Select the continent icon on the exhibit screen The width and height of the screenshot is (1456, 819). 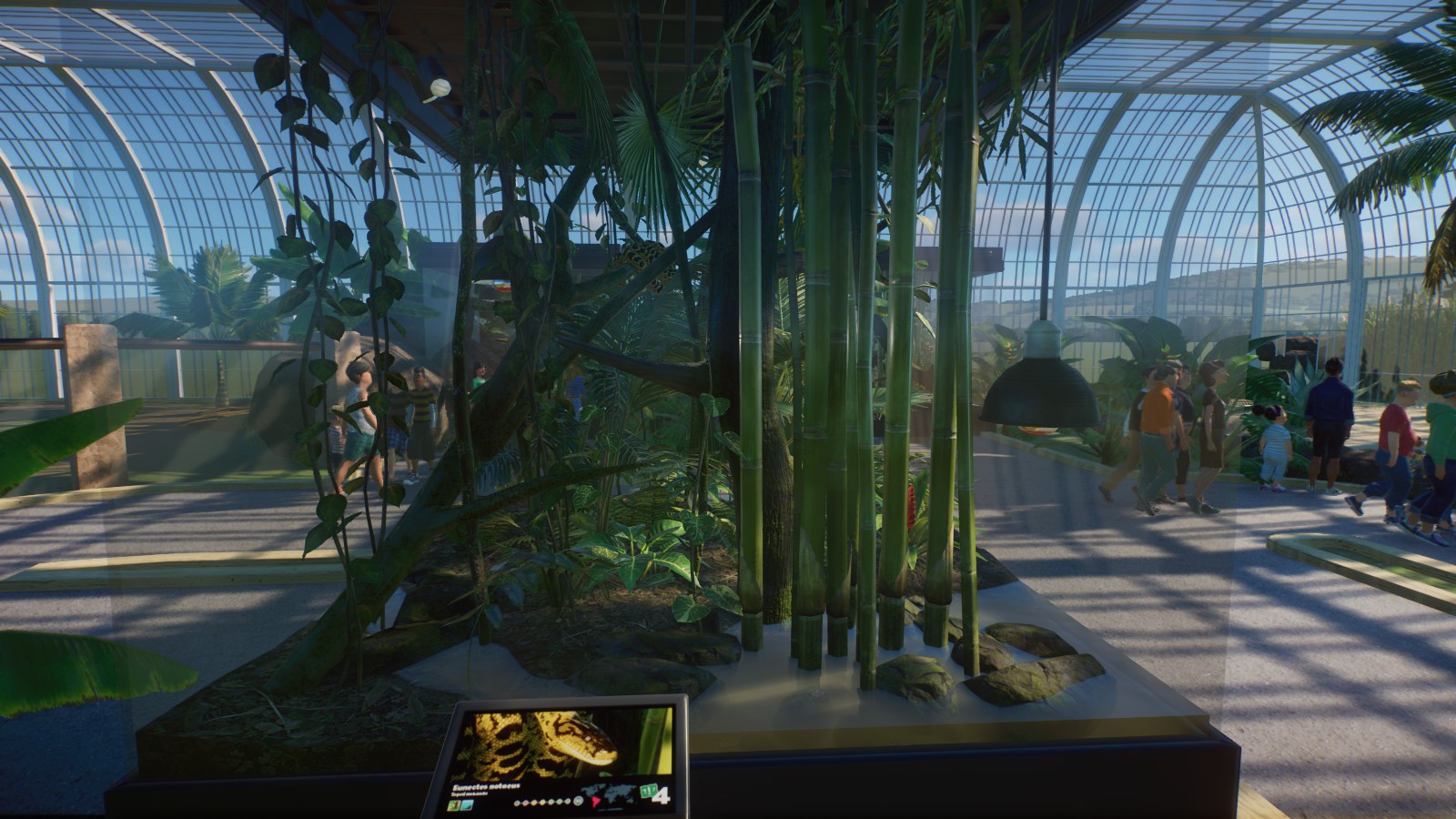[x=452, y=804]
